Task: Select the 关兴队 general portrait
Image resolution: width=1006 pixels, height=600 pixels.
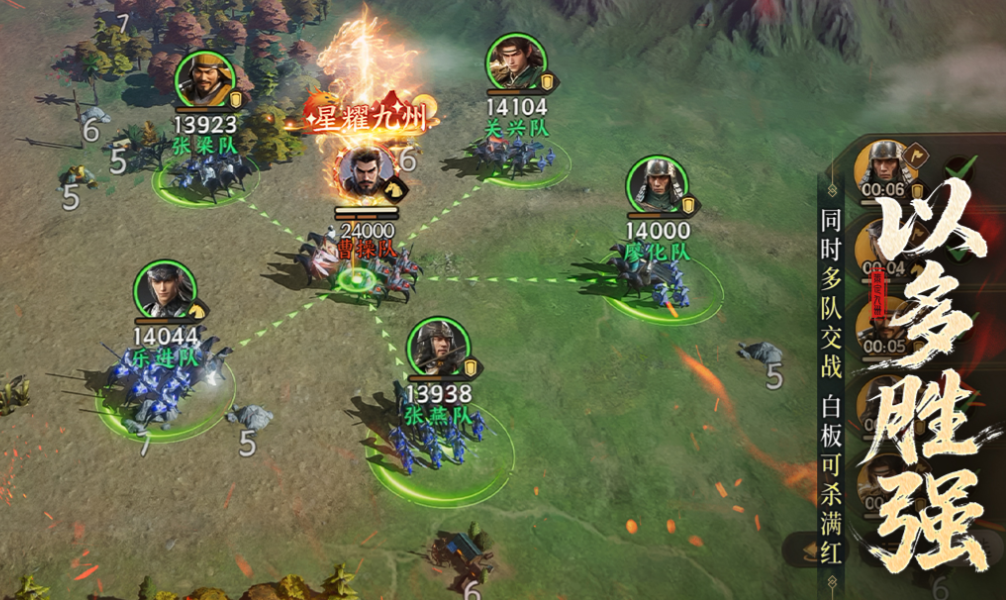Action: (x=517, y=64)
